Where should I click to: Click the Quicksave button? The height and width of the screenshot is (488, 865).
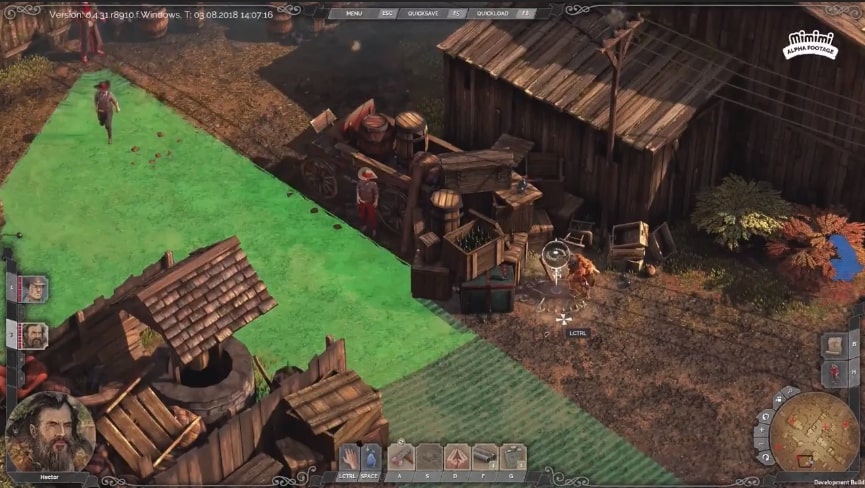point(423,13)
